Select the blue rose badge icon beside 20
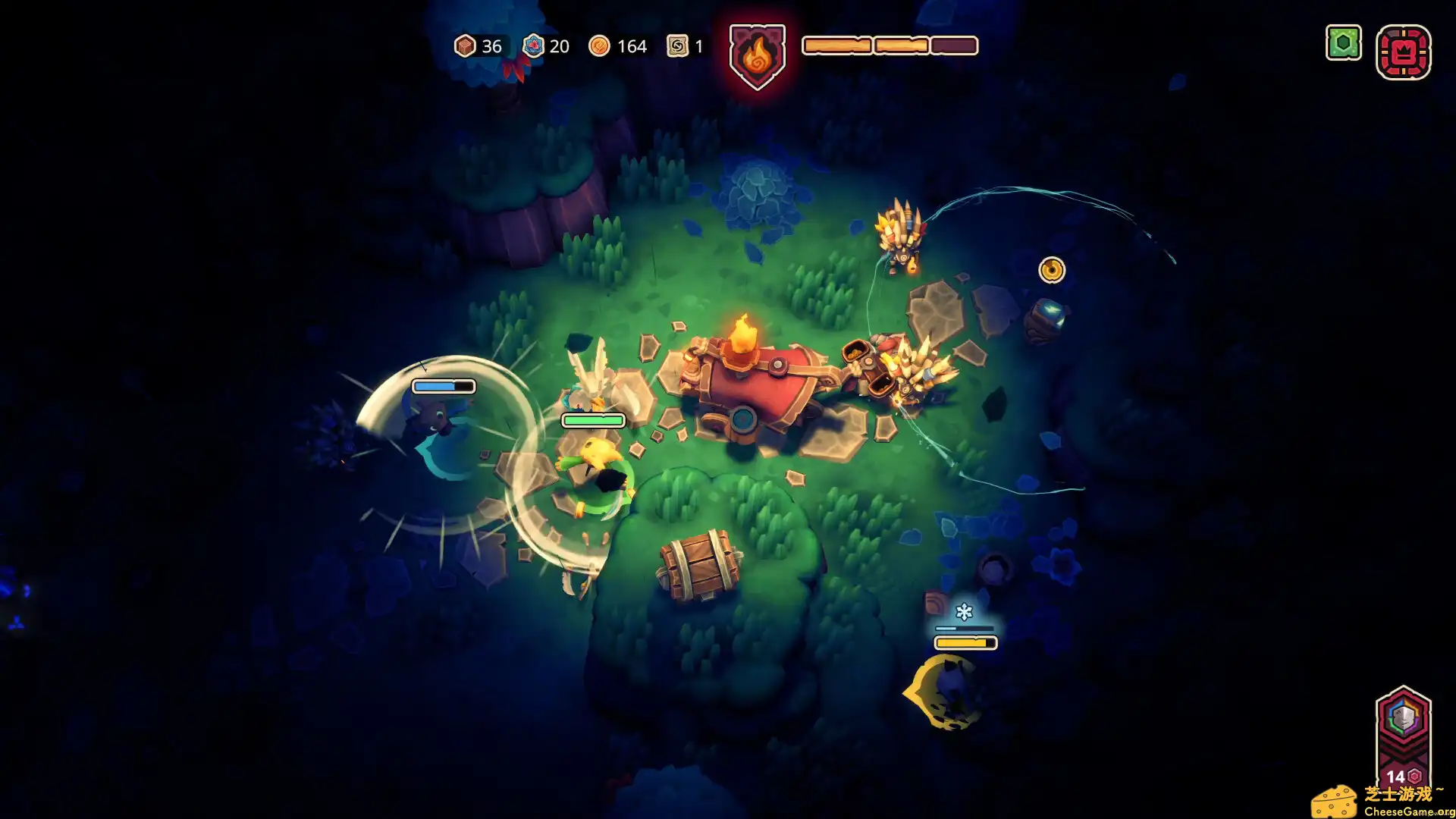 [535, 46]
